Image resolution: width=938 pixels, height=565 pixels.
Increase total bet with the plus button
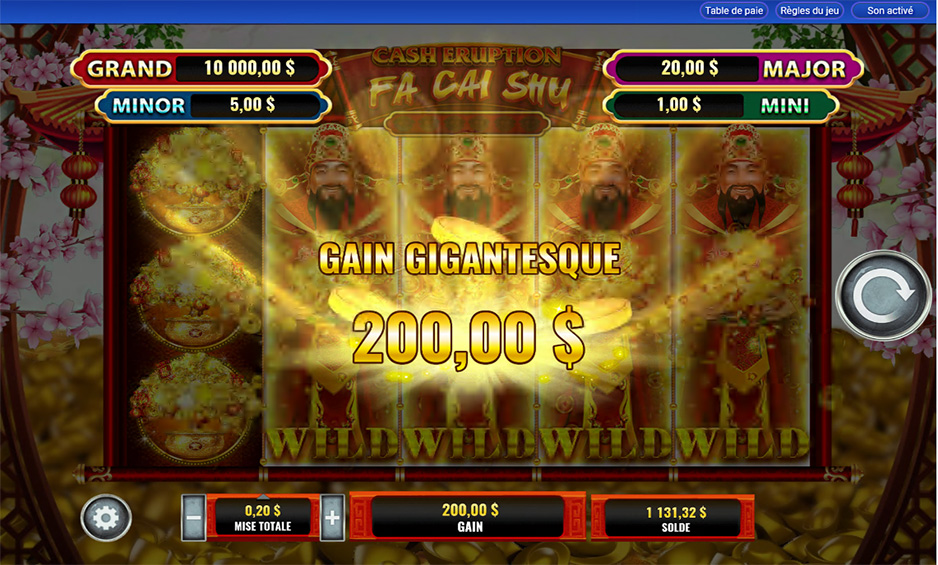coord(333,519)
